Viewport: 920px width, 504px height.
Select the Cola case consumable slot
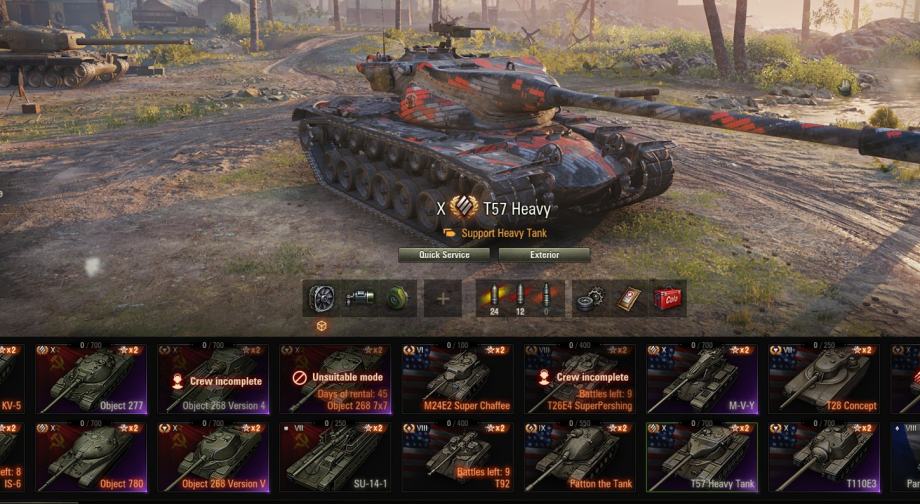click(666, 298)
